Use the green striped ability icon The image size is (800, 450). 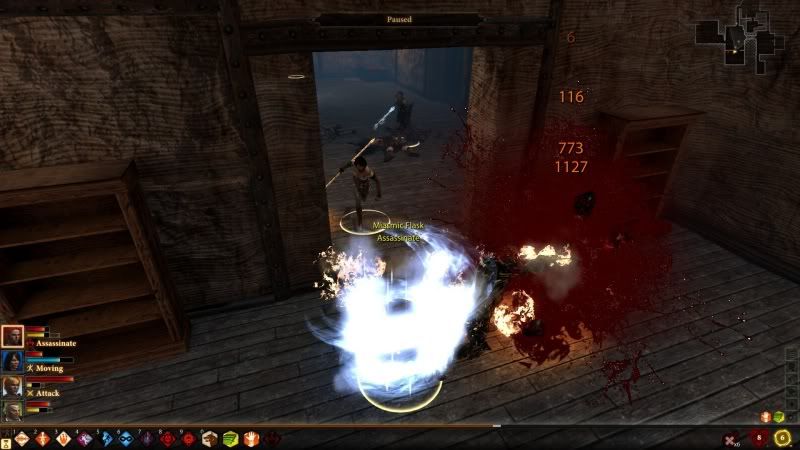point(229,438)
